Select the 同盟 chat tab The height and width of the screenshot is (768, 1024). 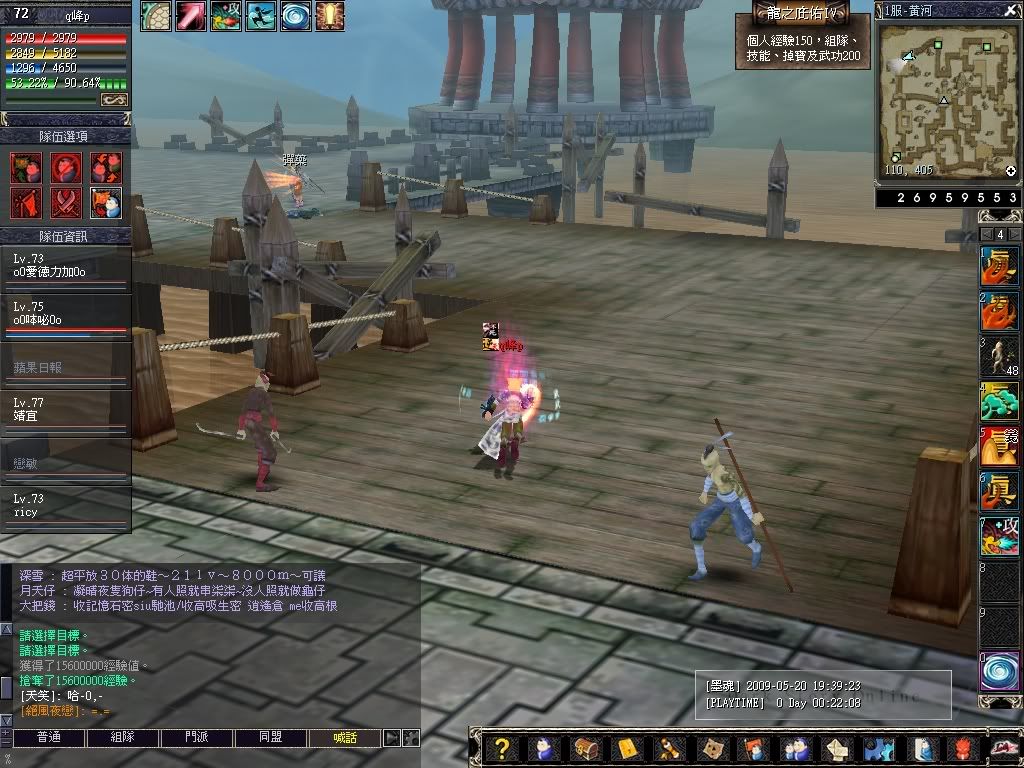[x=271, y=738]
